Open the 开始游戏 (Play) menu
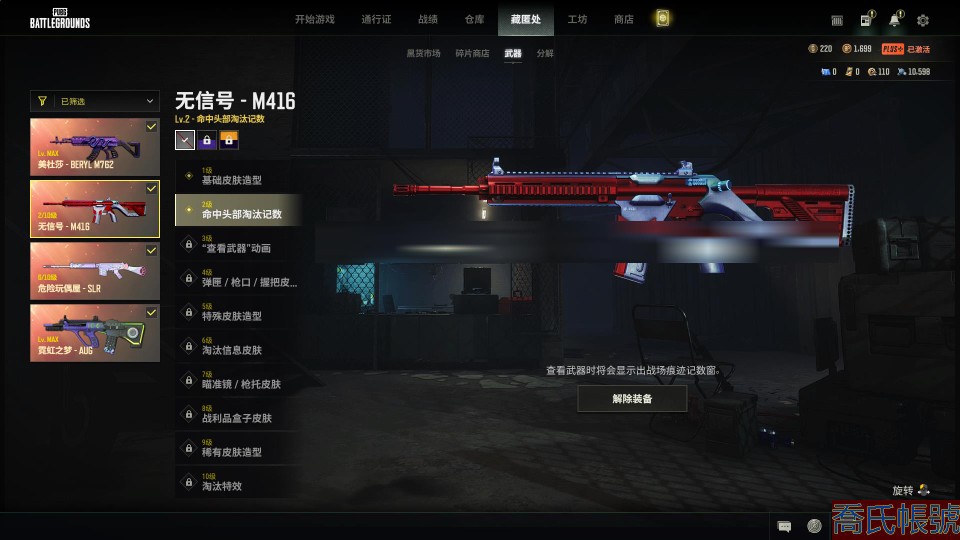The height and width of the screenshot is (540, 960). click(x=314, y=19)
